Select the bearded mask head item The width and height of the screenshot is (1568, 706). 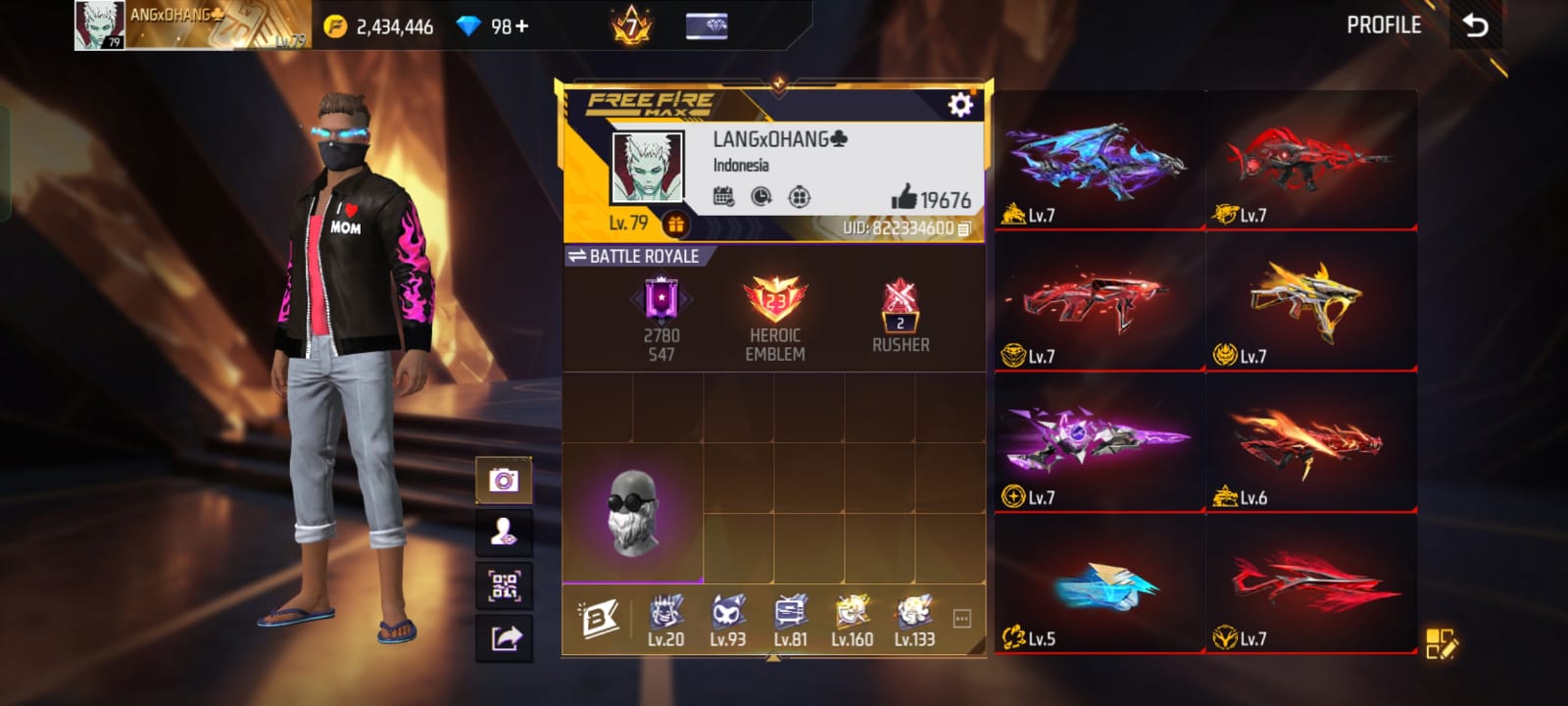tap(632, 513)
